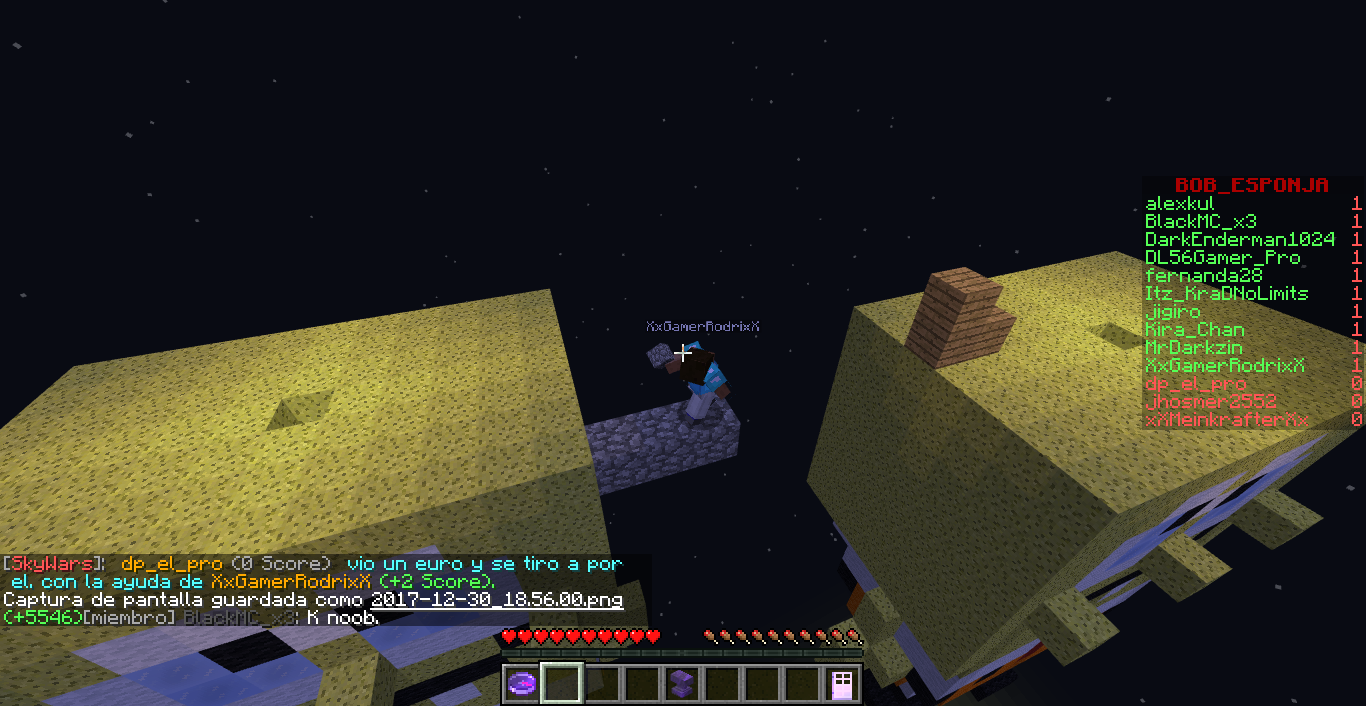Select the enchanted door hotbar slot
1366x706 pixels.
click(842, 684)
